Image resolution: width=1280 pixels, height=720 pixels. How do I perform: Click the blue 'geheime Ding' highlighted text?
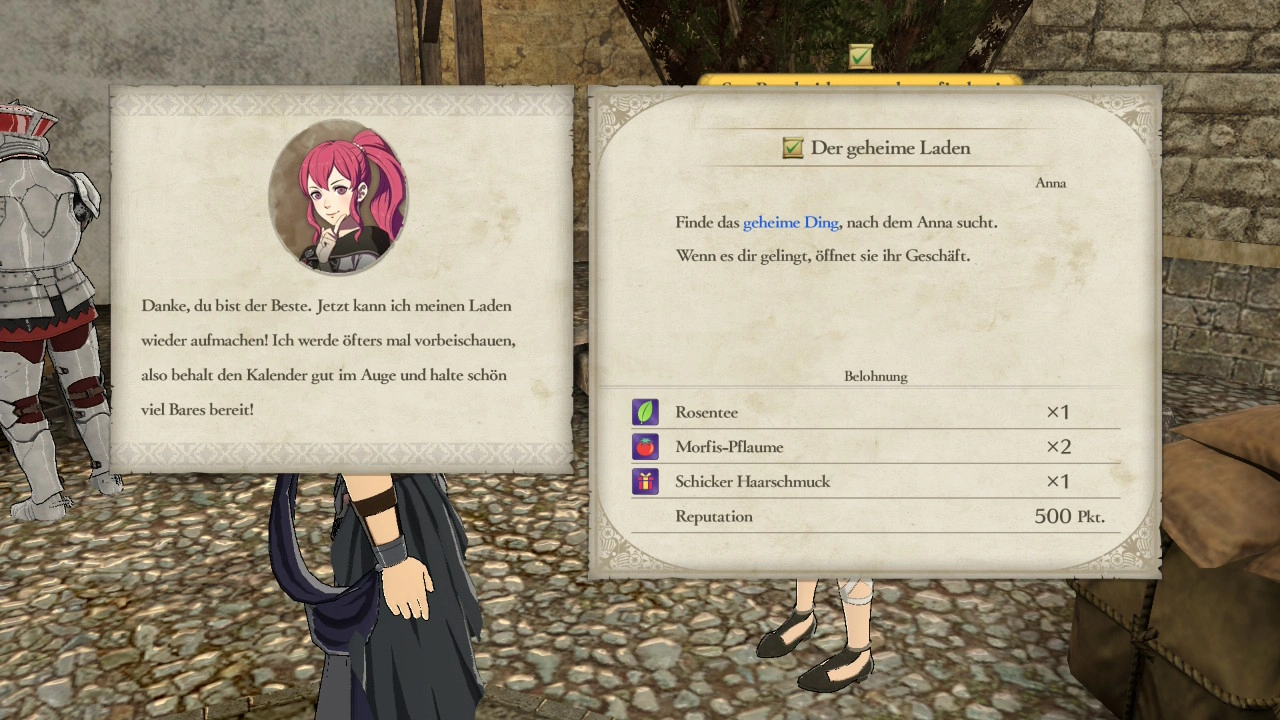pyautogui.click(x=790, y=223)
